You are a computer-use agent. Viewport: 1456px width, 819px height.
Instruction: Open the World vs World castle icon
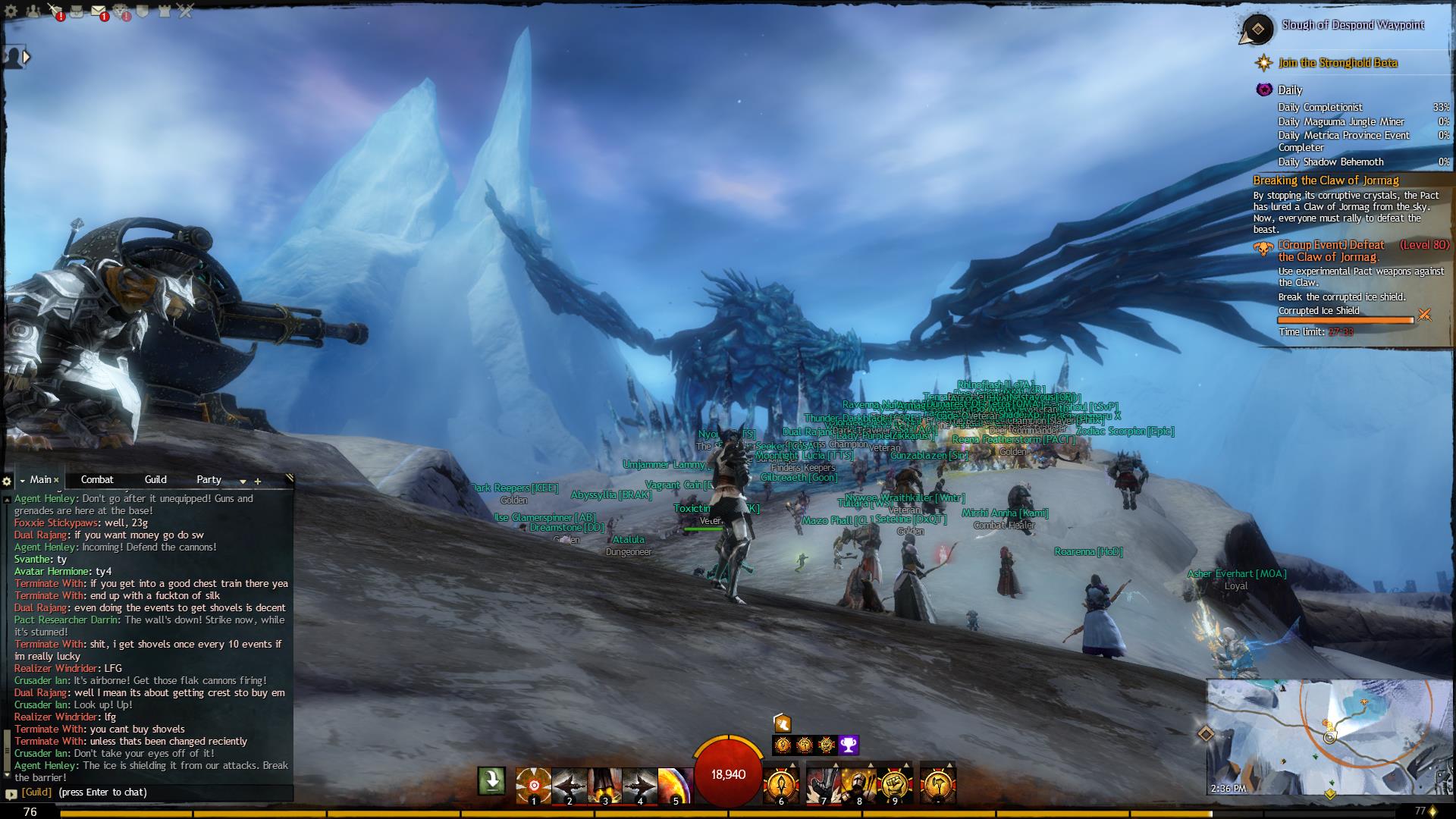[x=165, y=11]
